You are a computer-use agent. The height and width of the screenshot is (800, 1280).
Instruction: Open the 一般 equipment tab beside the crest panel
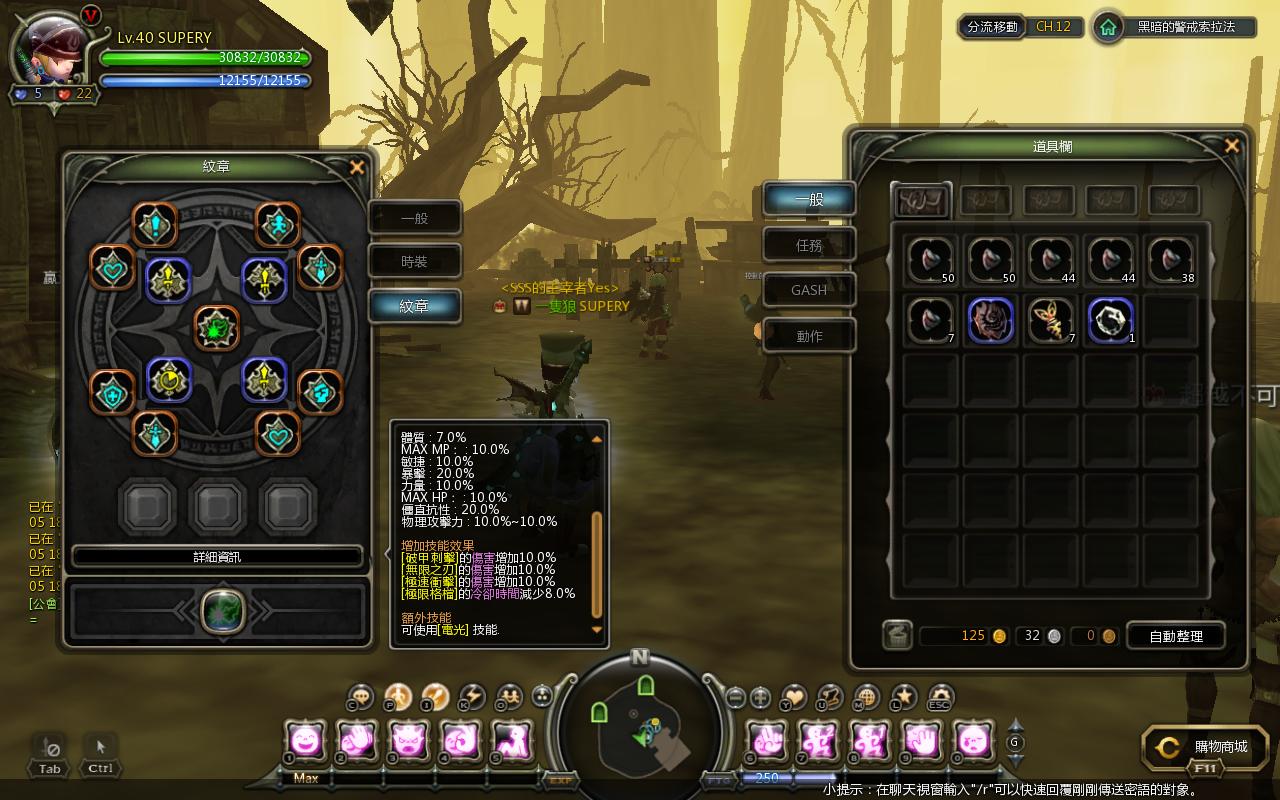[x=414, y=218]
